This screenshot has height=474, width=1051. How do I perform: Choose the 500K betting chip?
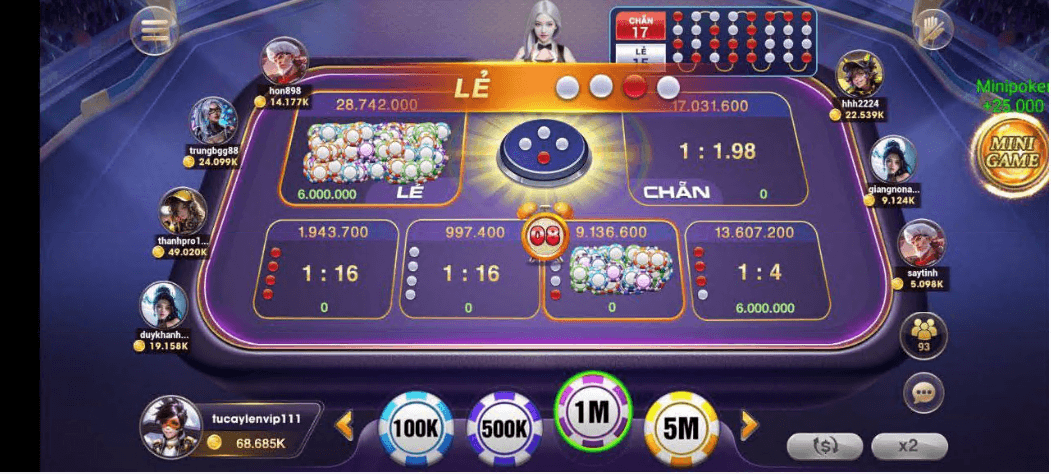click(505, 428)
